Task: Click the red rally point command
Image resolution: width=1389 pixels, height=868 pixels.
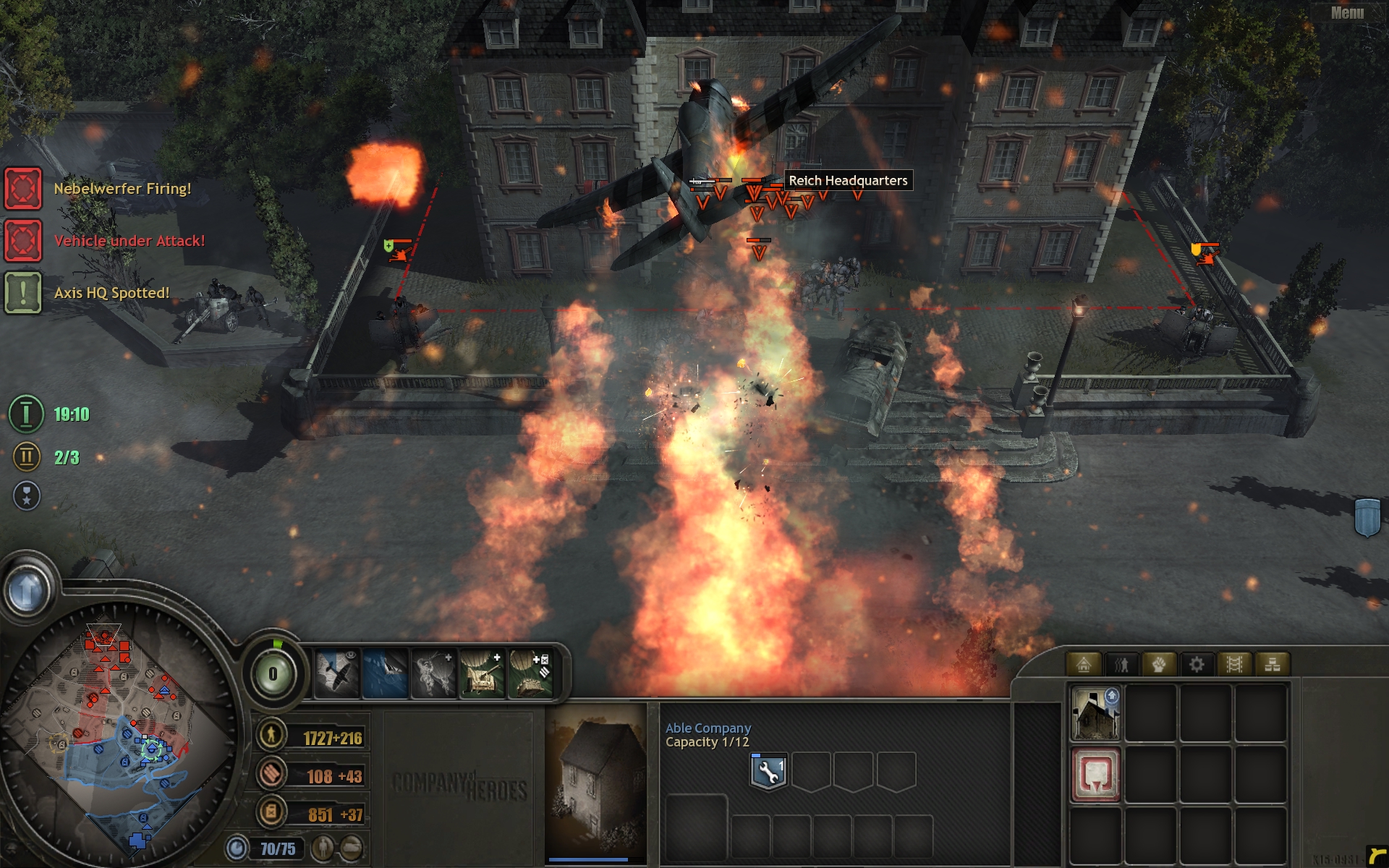Action: click(x=1095, y=775)
